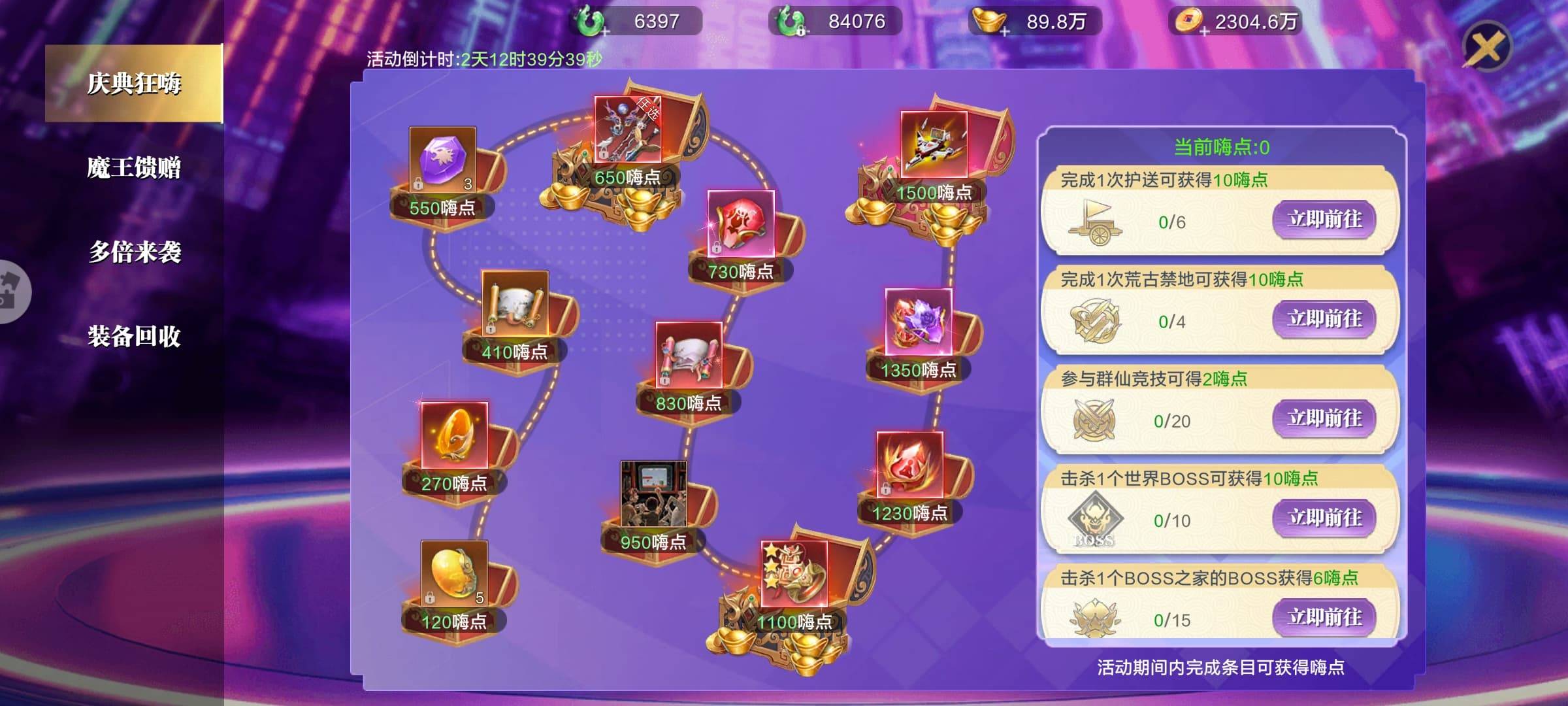Go to 群仙竞技 with 立即前往
The image size is (1568, 706).
[1324, 418]
